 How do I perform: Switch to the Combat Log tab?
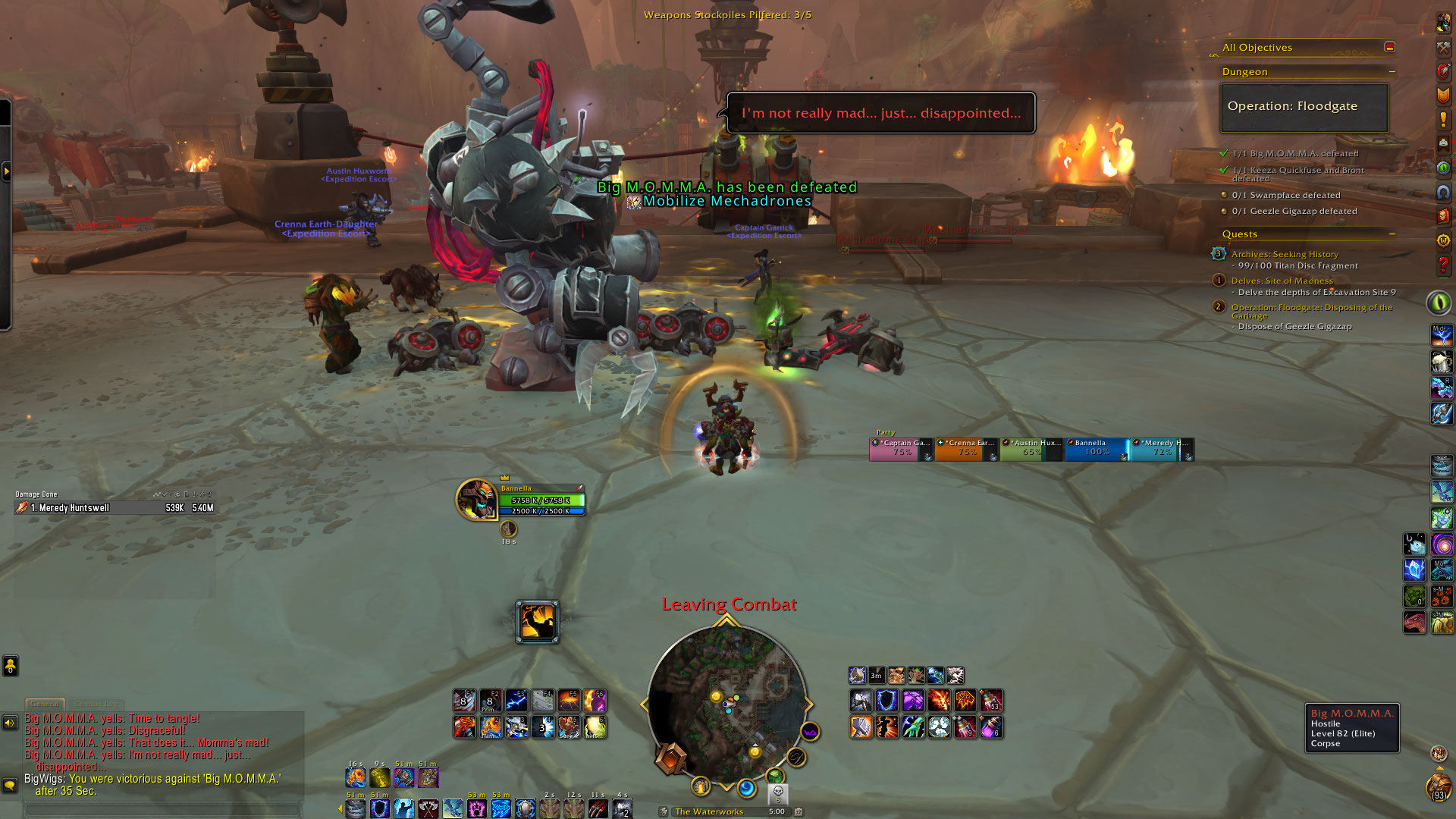pyautogui.click(x=95, y=704)
